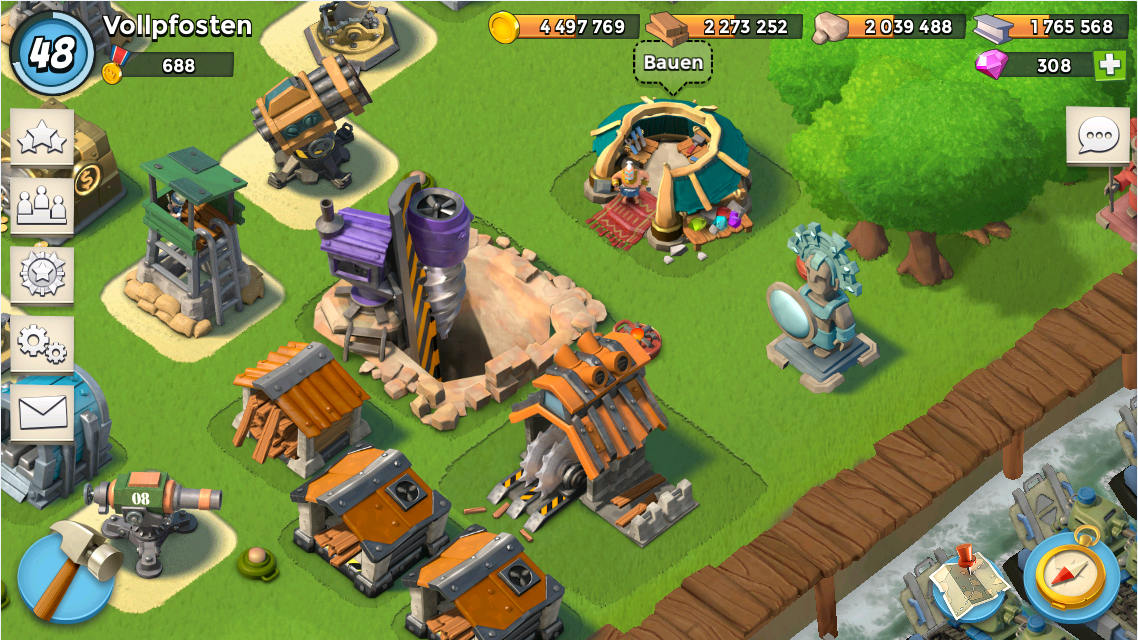The image size is (1138, 640).
Task: Tap the level 48 experience badge
Action: point(52,52)
